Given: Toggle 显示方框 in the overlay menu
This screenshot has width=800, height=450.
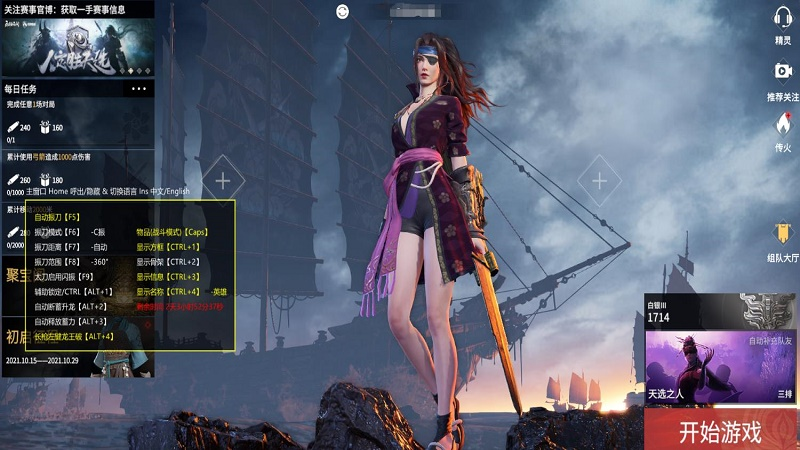Looking at the screenshot, I should (x=168, y=246).
